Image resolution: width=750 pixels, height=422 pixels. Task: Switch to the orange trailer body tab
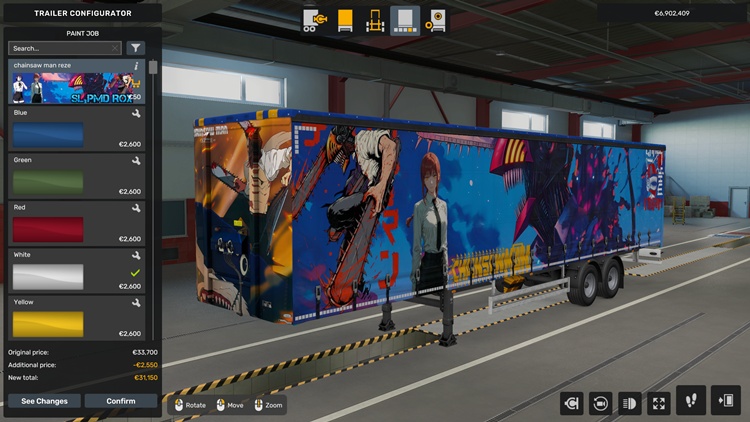coord(345,20)
